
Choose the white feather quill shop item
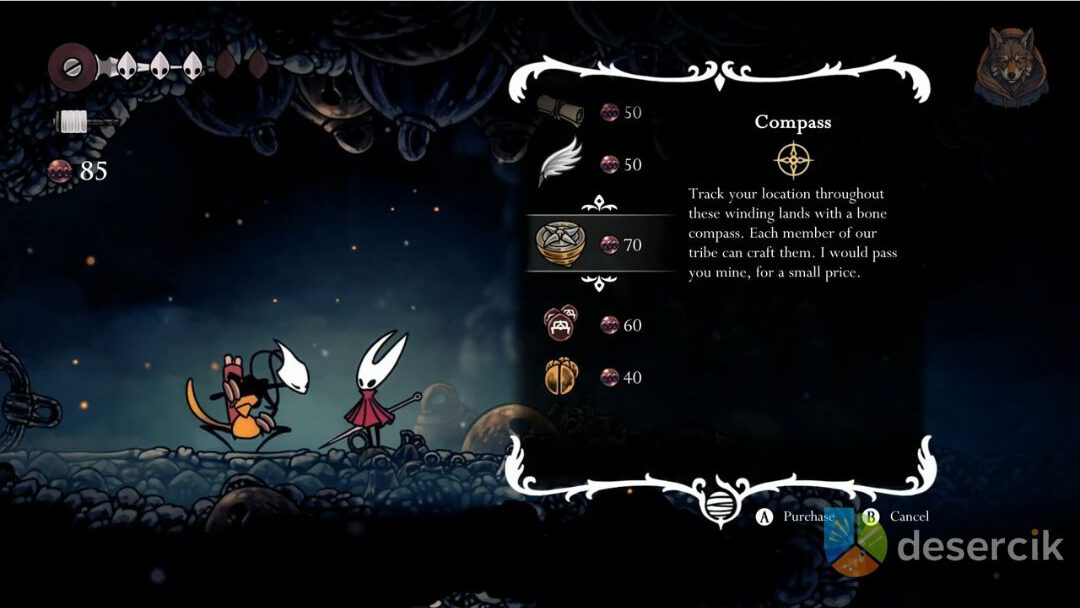click(560, 163)
